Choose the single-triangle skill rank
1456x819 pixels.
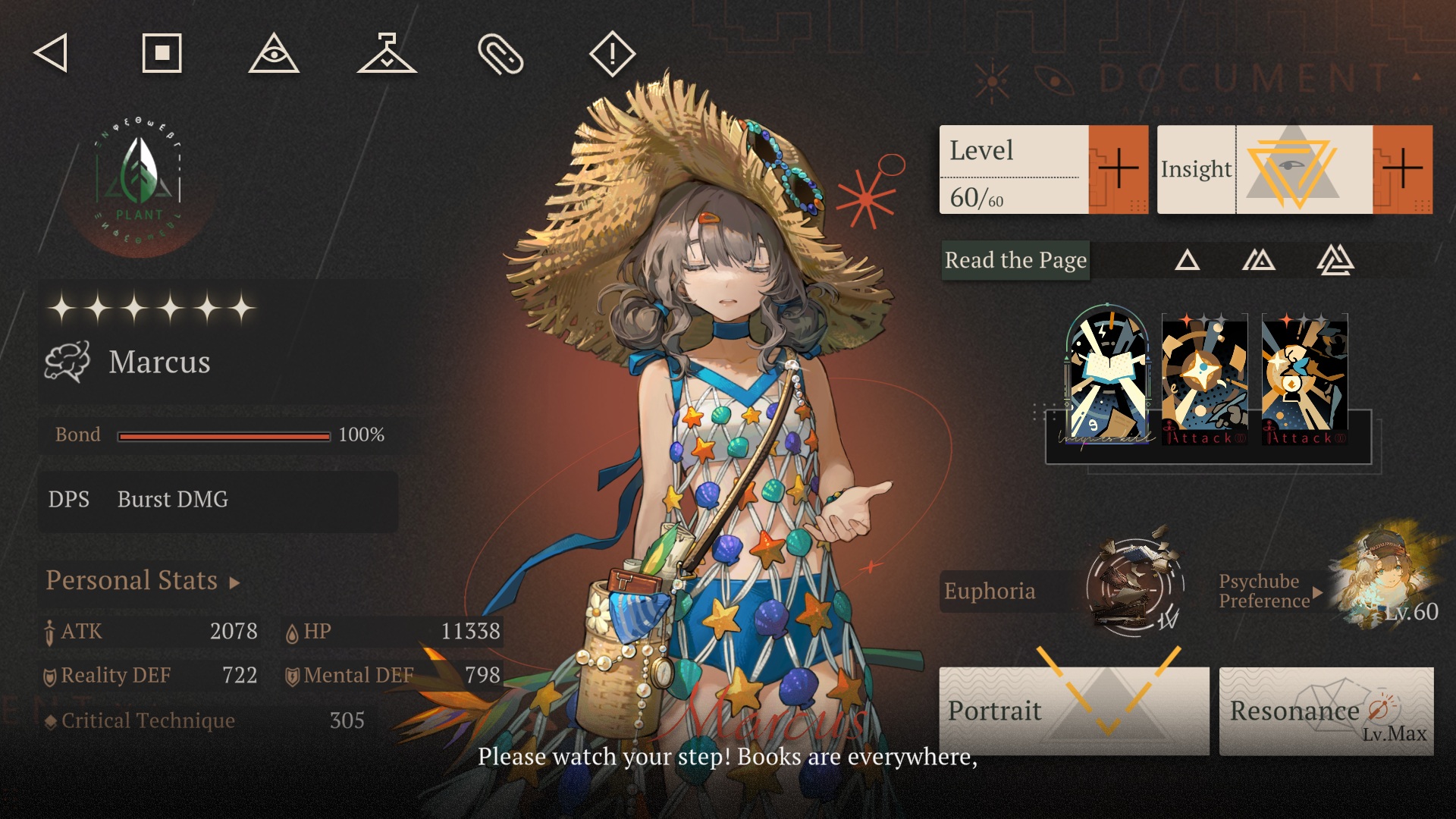pyautogui.click(x=1187, y=261)
